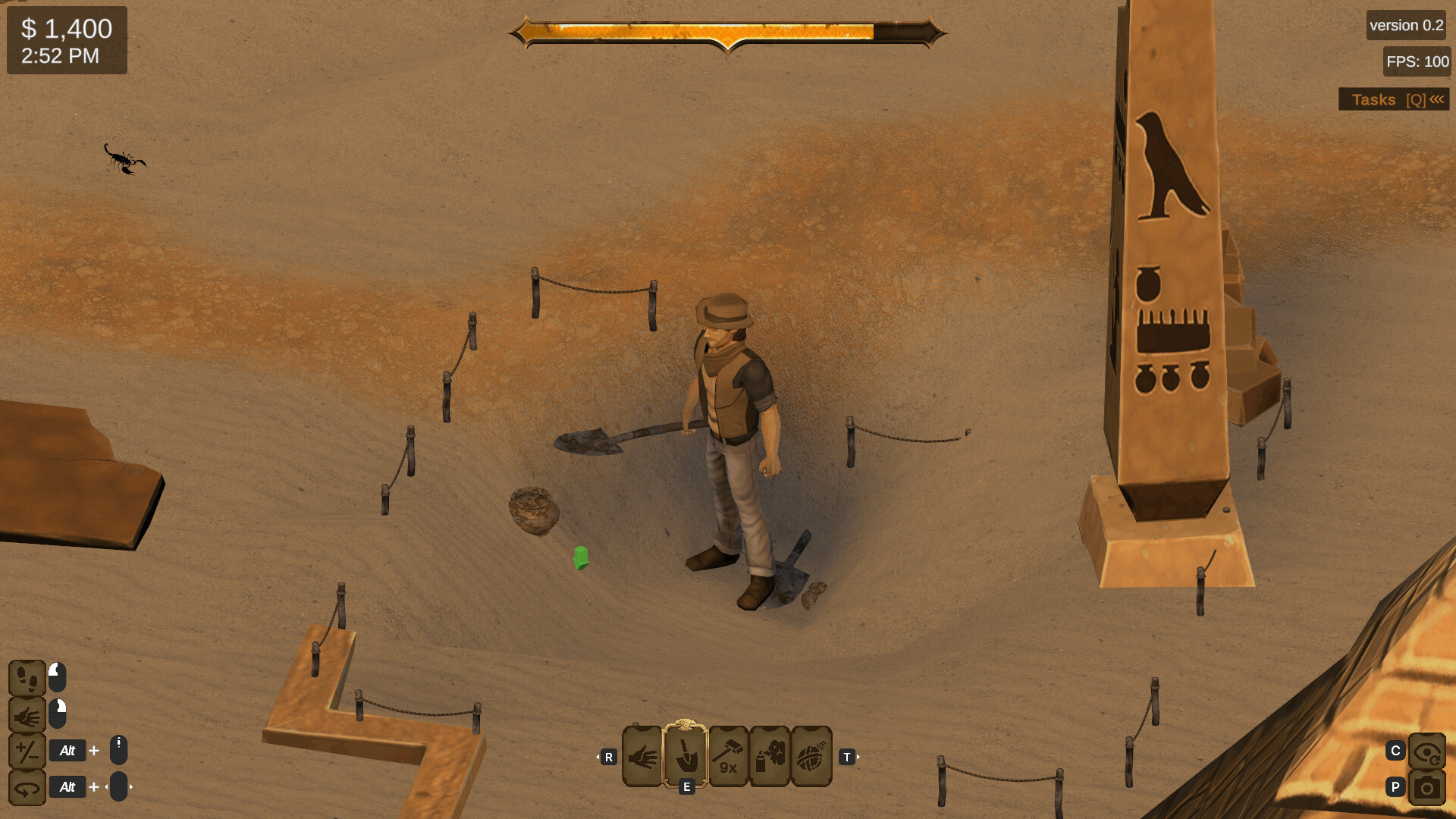Open next hotbar page with T arrow
The width and height of the screenshot is (1456, 819).
(848, 757)
